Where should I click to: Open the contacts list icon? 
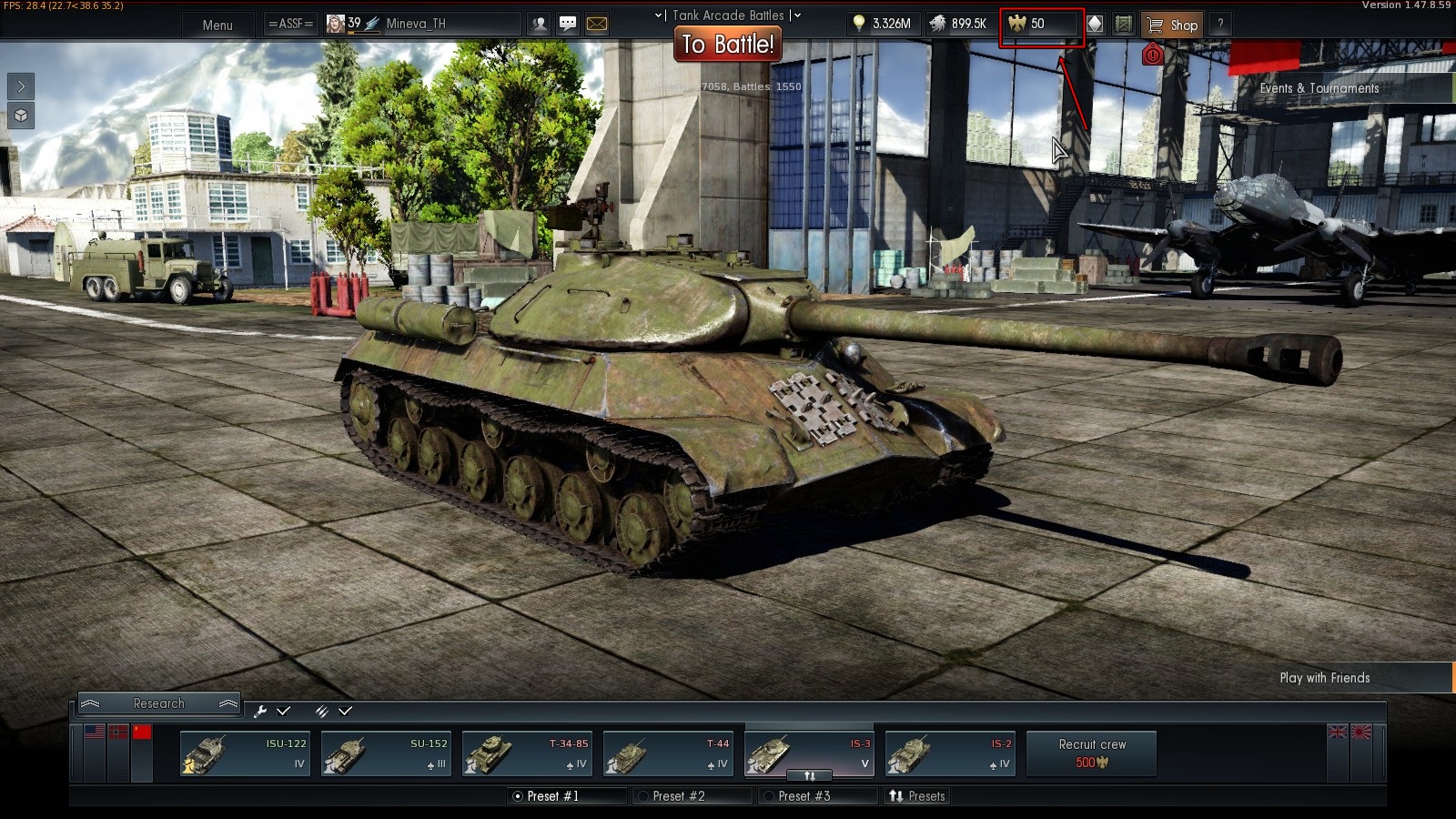tap(540, 24)
